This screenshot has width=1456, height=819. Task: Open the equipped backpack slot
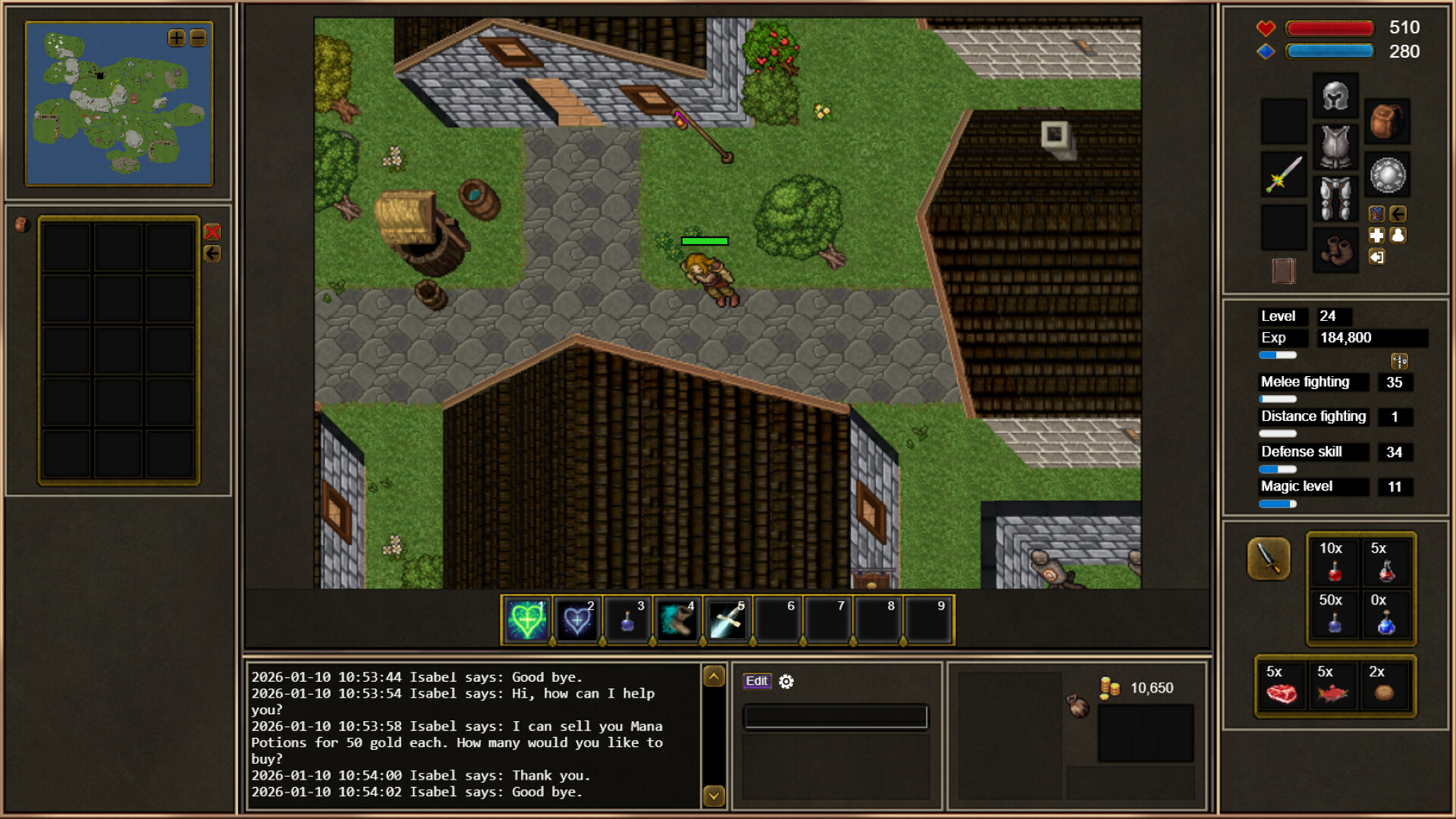pos(1387,122)
